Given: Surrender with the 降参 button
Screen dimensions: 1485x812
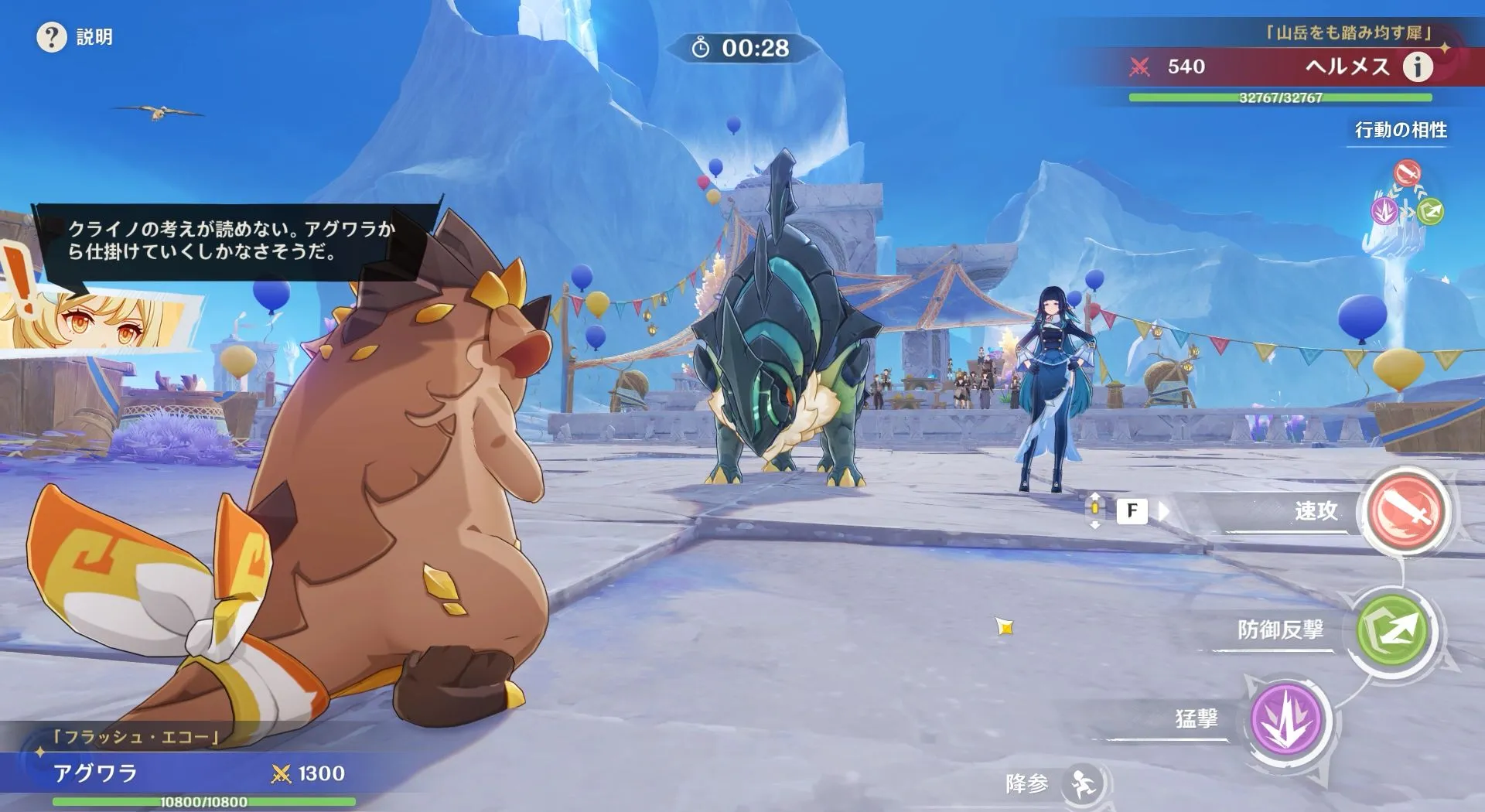Looking at the screenshot, I should (x=1082, y=784).
